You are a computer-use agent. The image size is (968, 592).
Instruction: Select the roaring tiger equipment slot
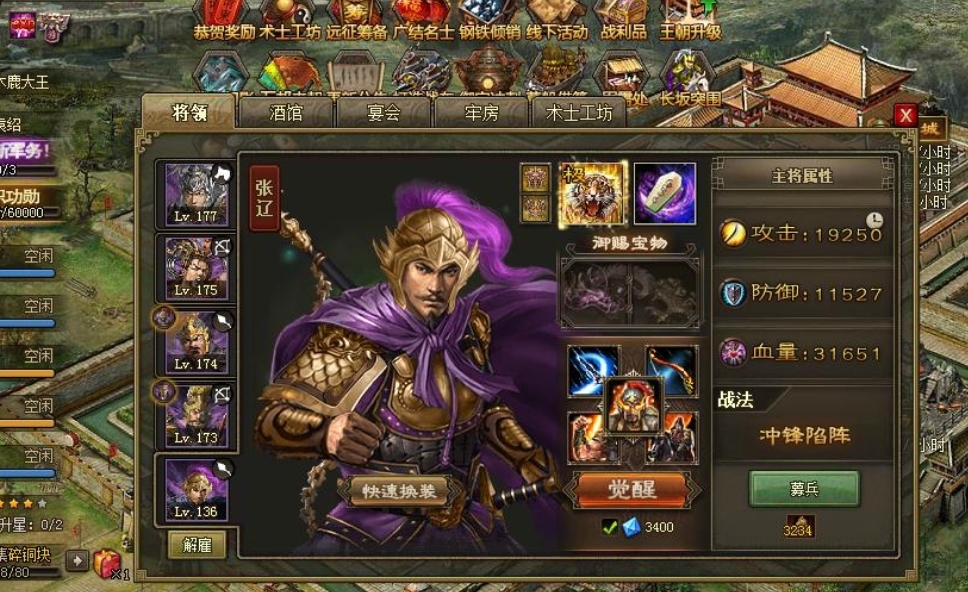pos(592,193)
